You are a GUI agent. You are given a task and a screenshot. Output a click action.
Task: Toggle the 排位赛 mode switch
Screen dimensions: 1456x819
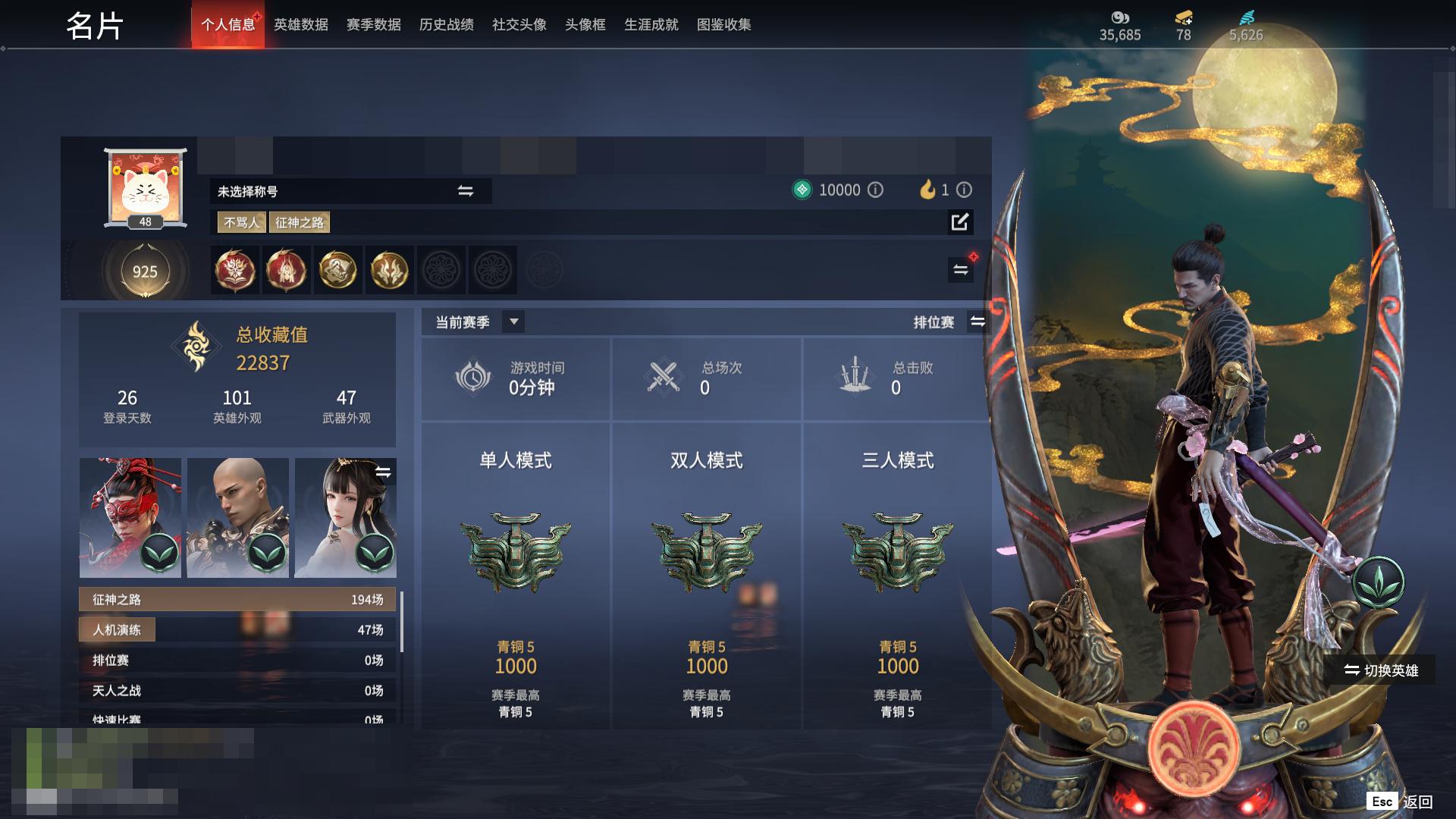coord(977,322)
